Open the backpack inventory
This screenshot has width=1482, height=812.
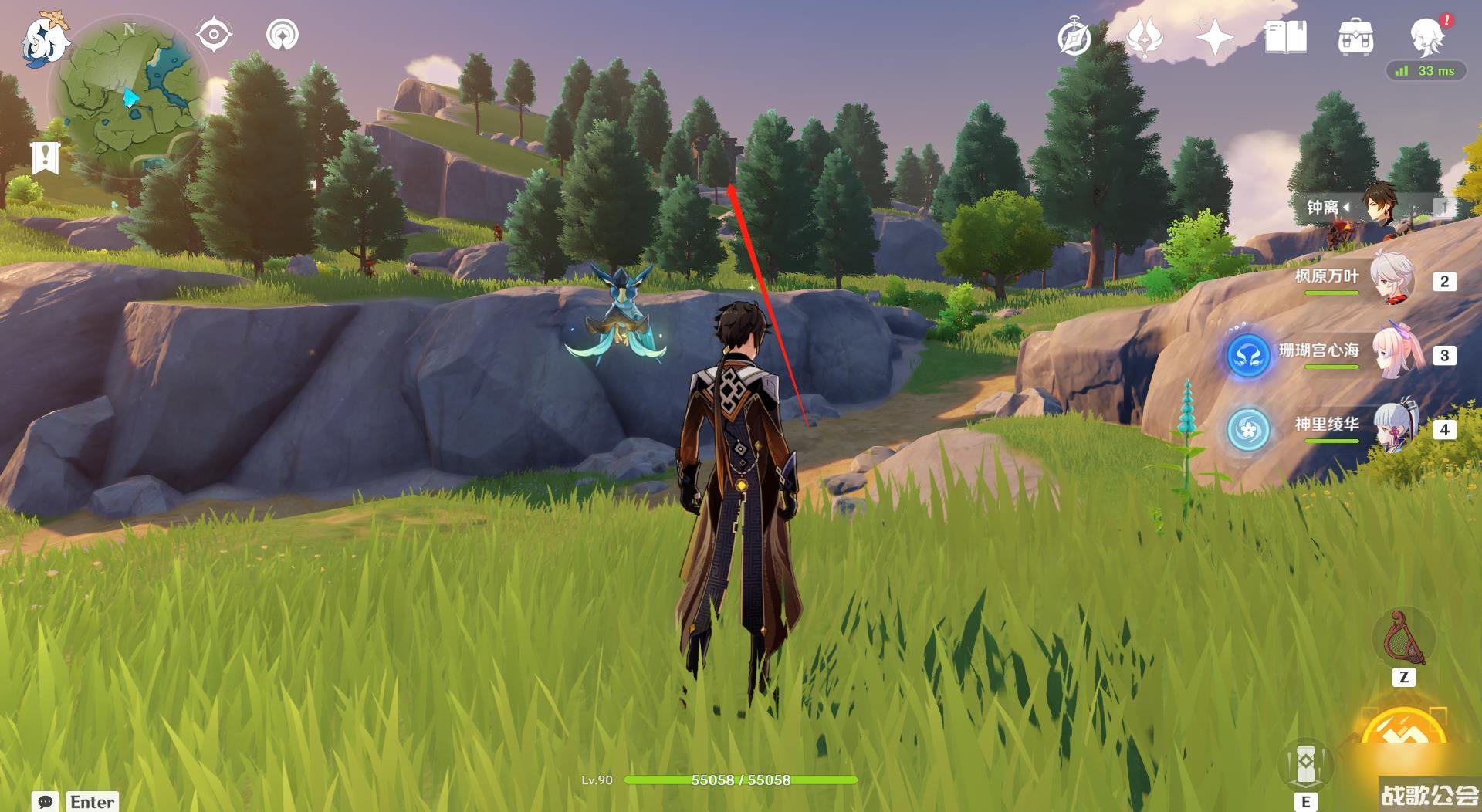pos(1355,37)
